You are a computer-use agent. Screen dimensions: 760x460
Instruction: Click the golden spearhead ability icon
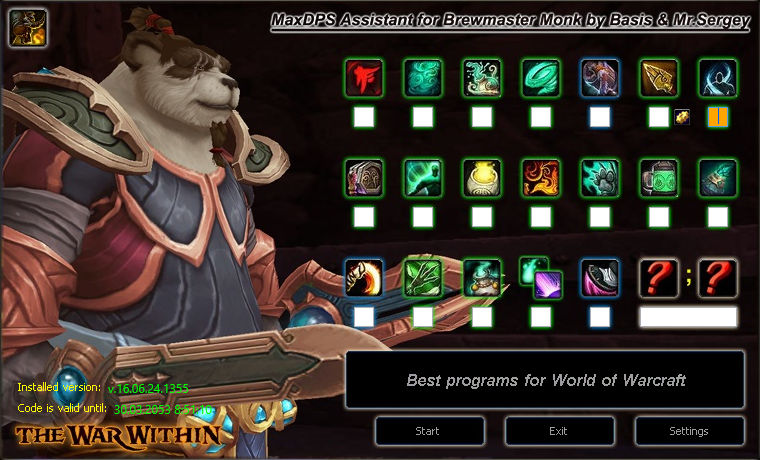[658, 77]
